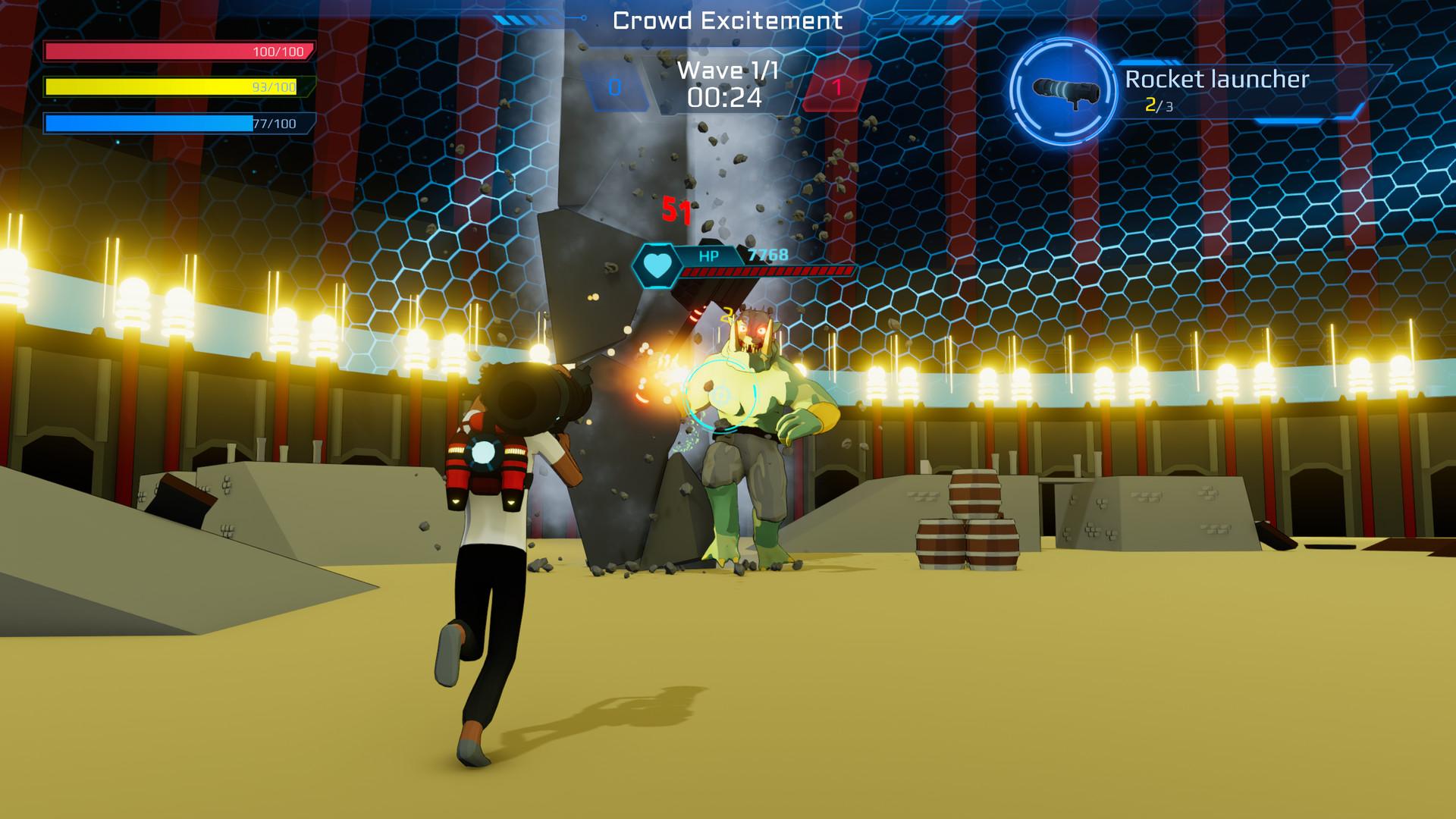Click the blue score emblem showing 0
Image resolution: width=1456 pixels, height=819 pixels.
click(x=617, y=86)
